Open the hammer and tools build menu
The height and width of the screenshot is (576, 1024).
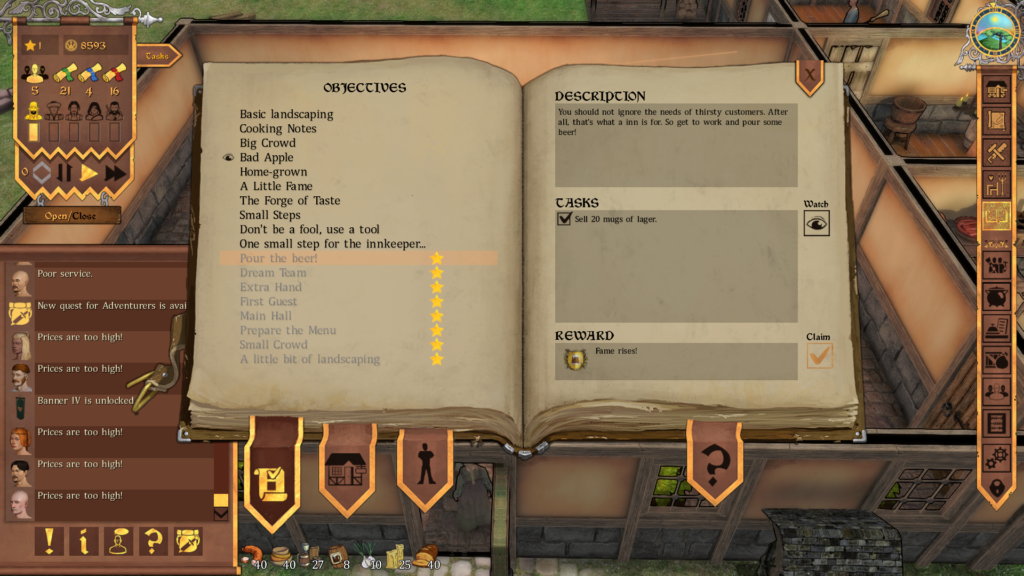pos(996,153)
